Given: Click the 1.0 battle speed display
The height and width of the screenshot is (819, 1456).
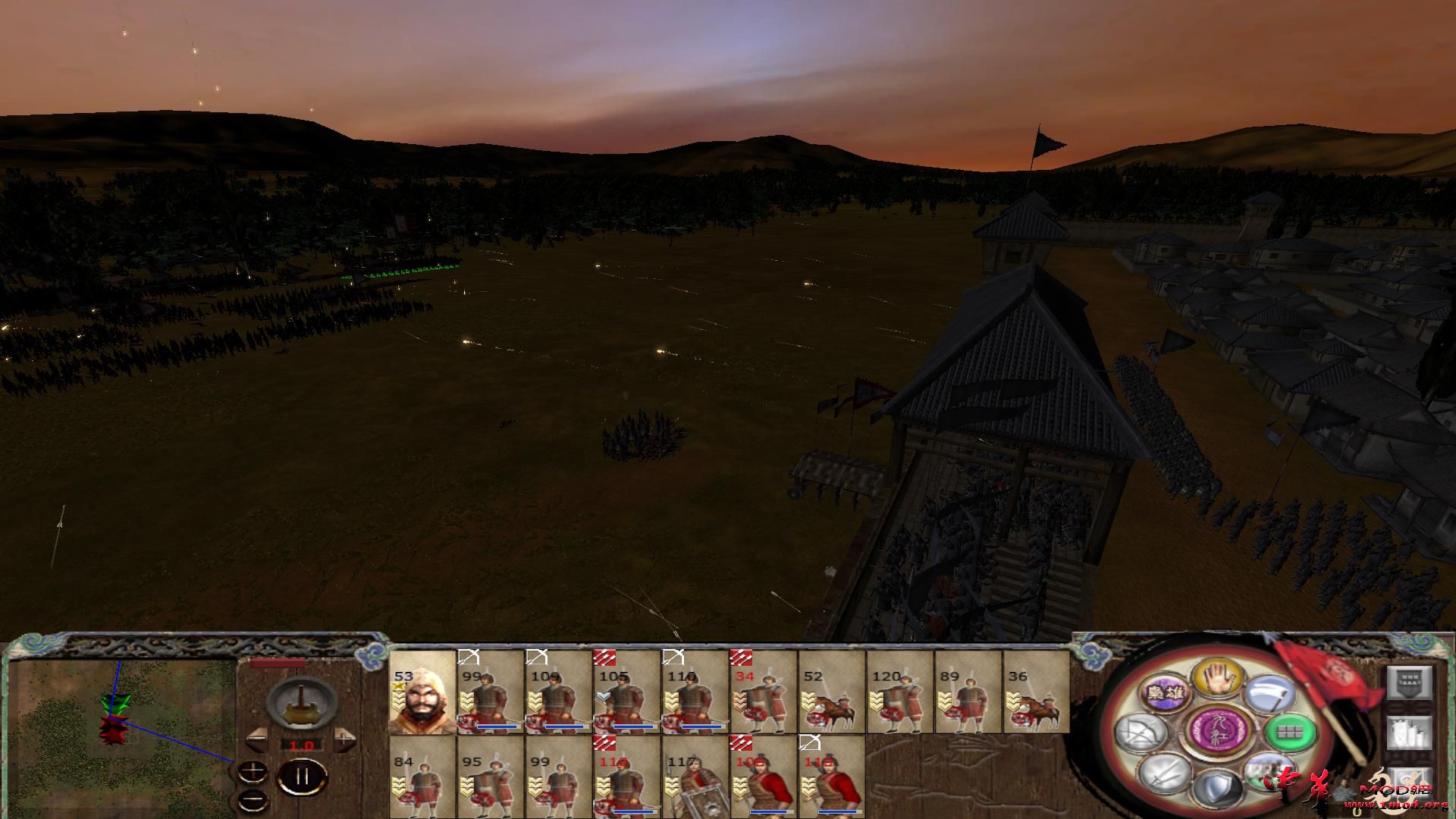Looking at the screenshot, I should 301,745.
